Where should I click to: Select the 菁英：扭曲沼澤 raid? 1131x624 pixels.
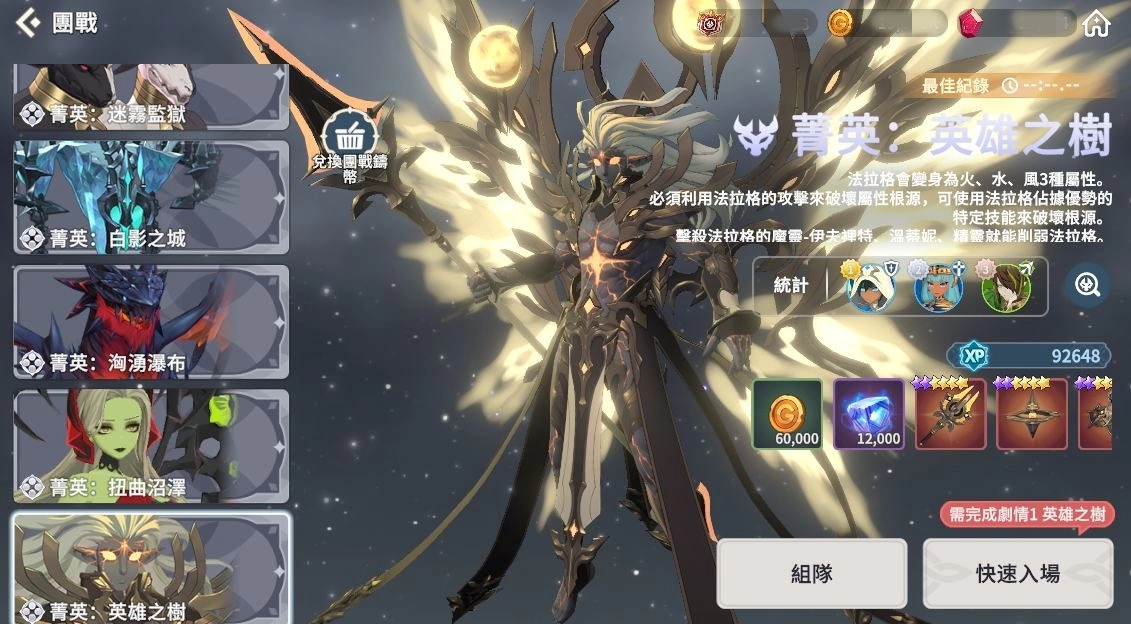pyautogui.click(x=150, y=446)
